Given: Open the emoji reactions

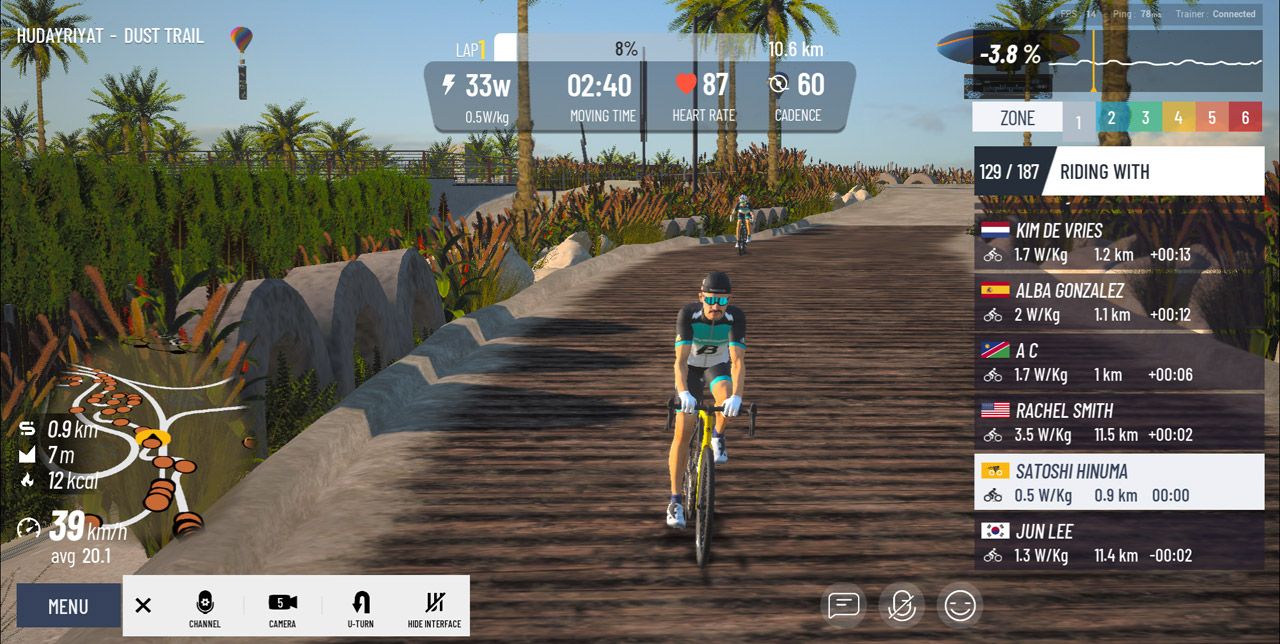Looking at the screenshot, I should click(x=960, y=605).
